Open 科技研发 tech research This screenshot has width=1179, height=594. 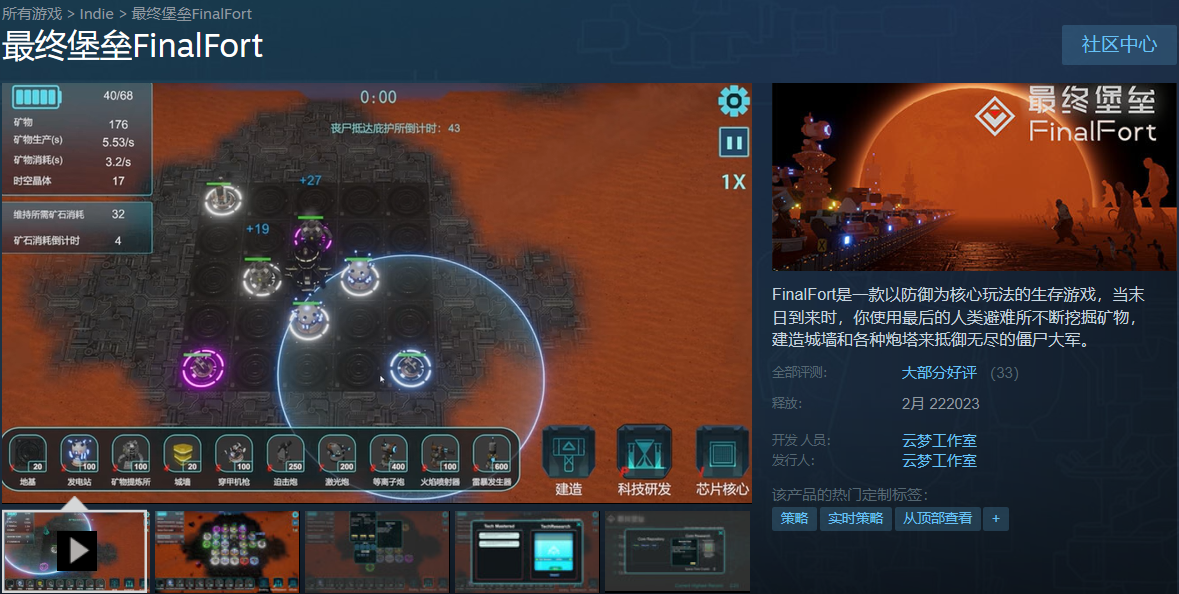(644, 460)
